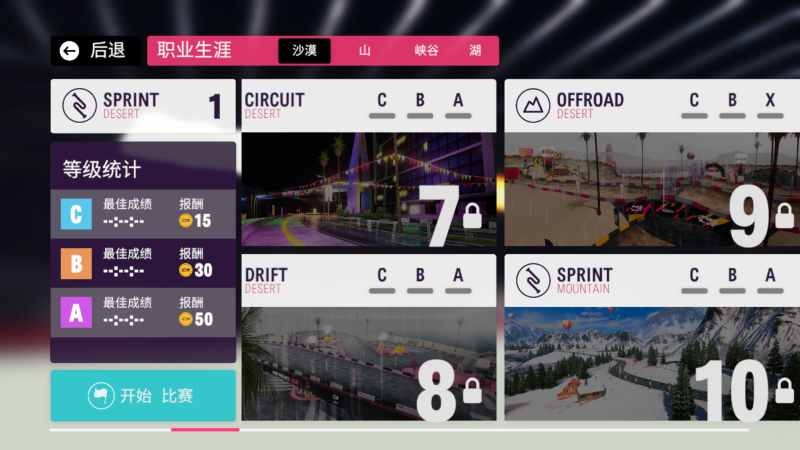Switch to the 沙漠 desert tab
800x450 pixels.
point(304,51)
